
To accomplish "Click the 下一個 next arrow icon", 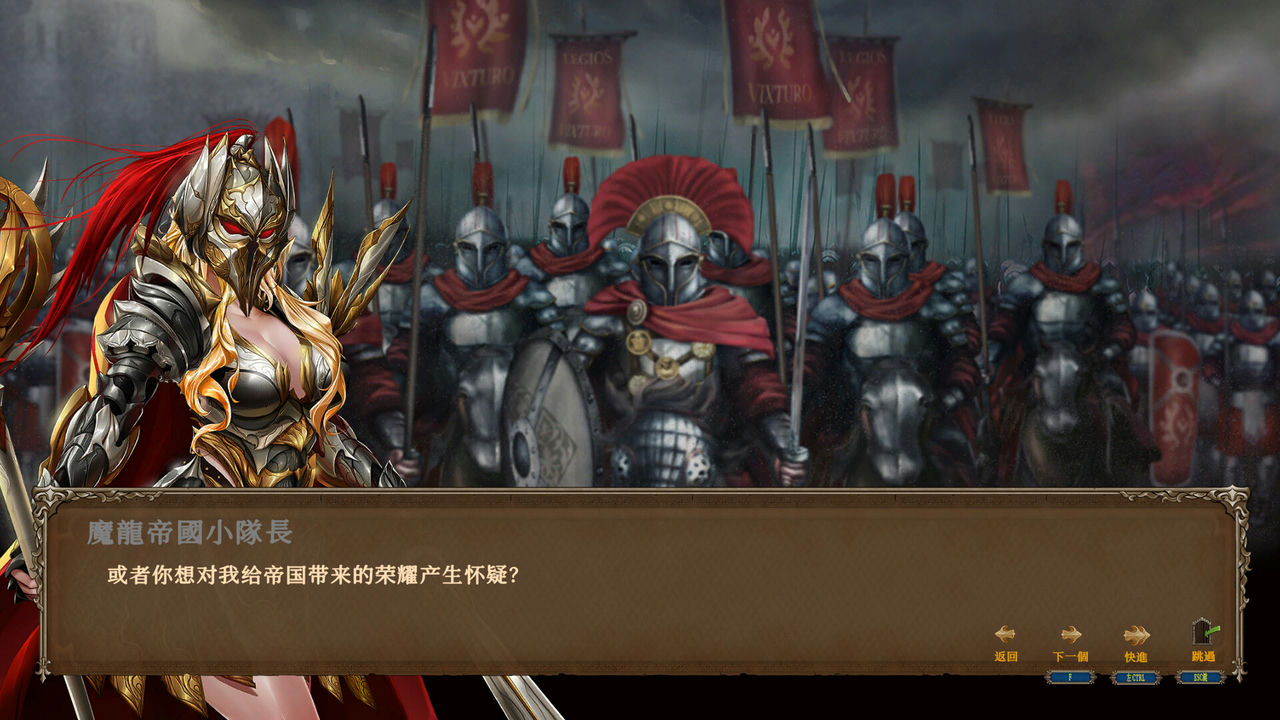I will coord(1071,633).
